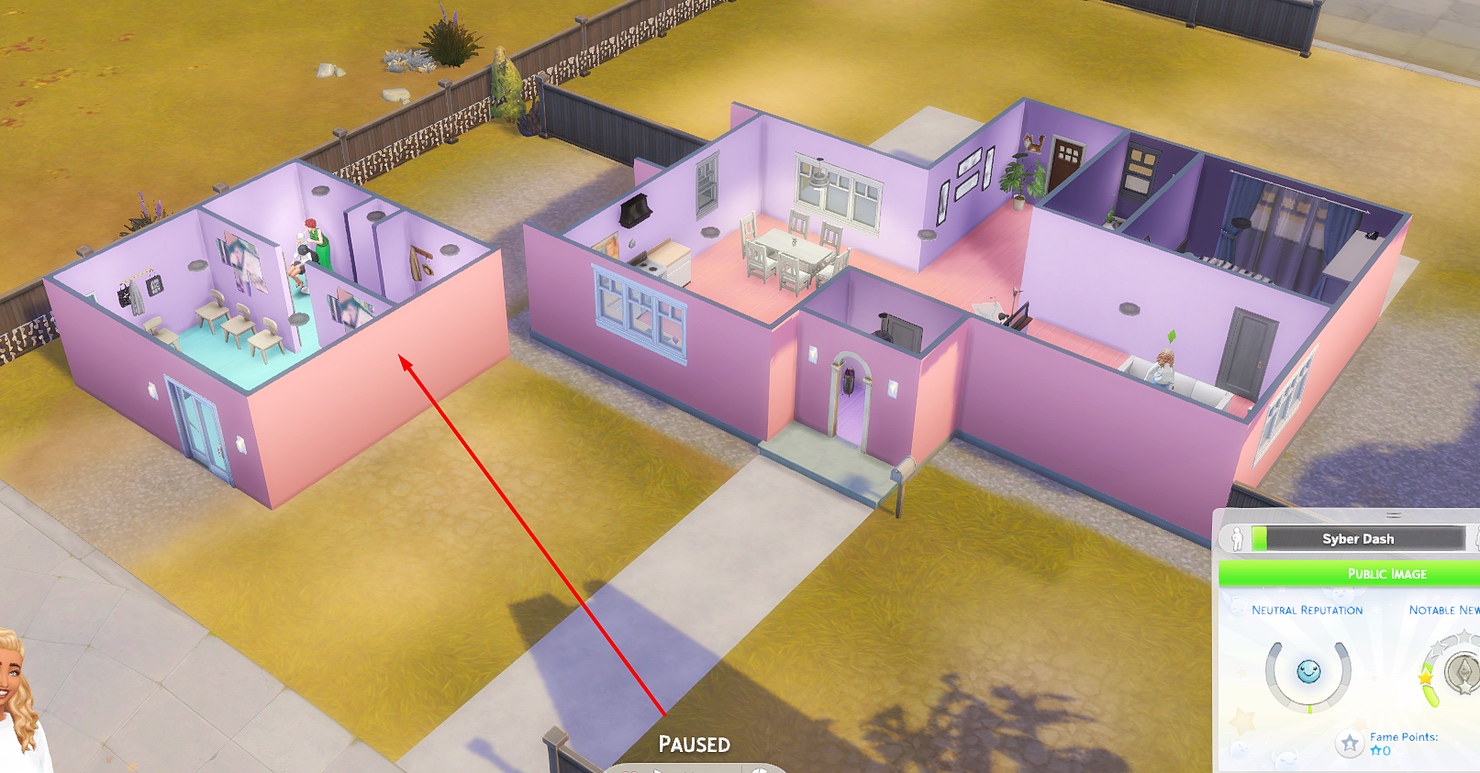Click the Fame Points ☆0 value
Viewport: 1480px width, 773px height.
[1381, 750]
